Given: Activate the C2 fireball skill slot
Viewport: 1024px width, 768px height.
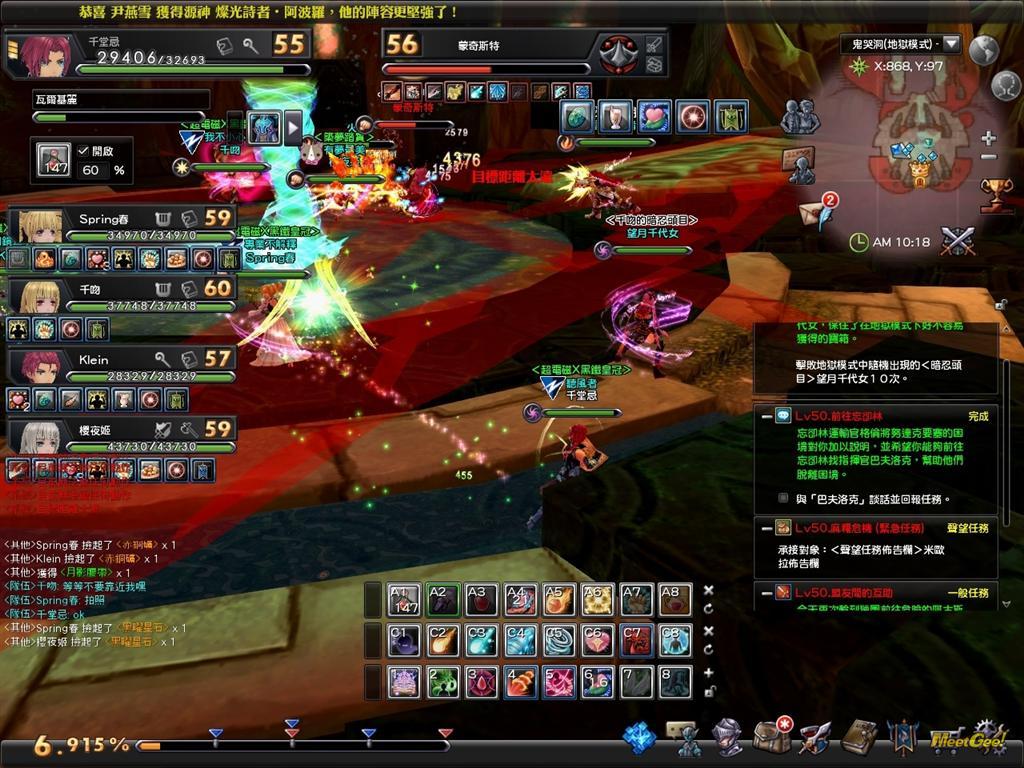Looking at the screenshot, I should click(x=442, y=640).
